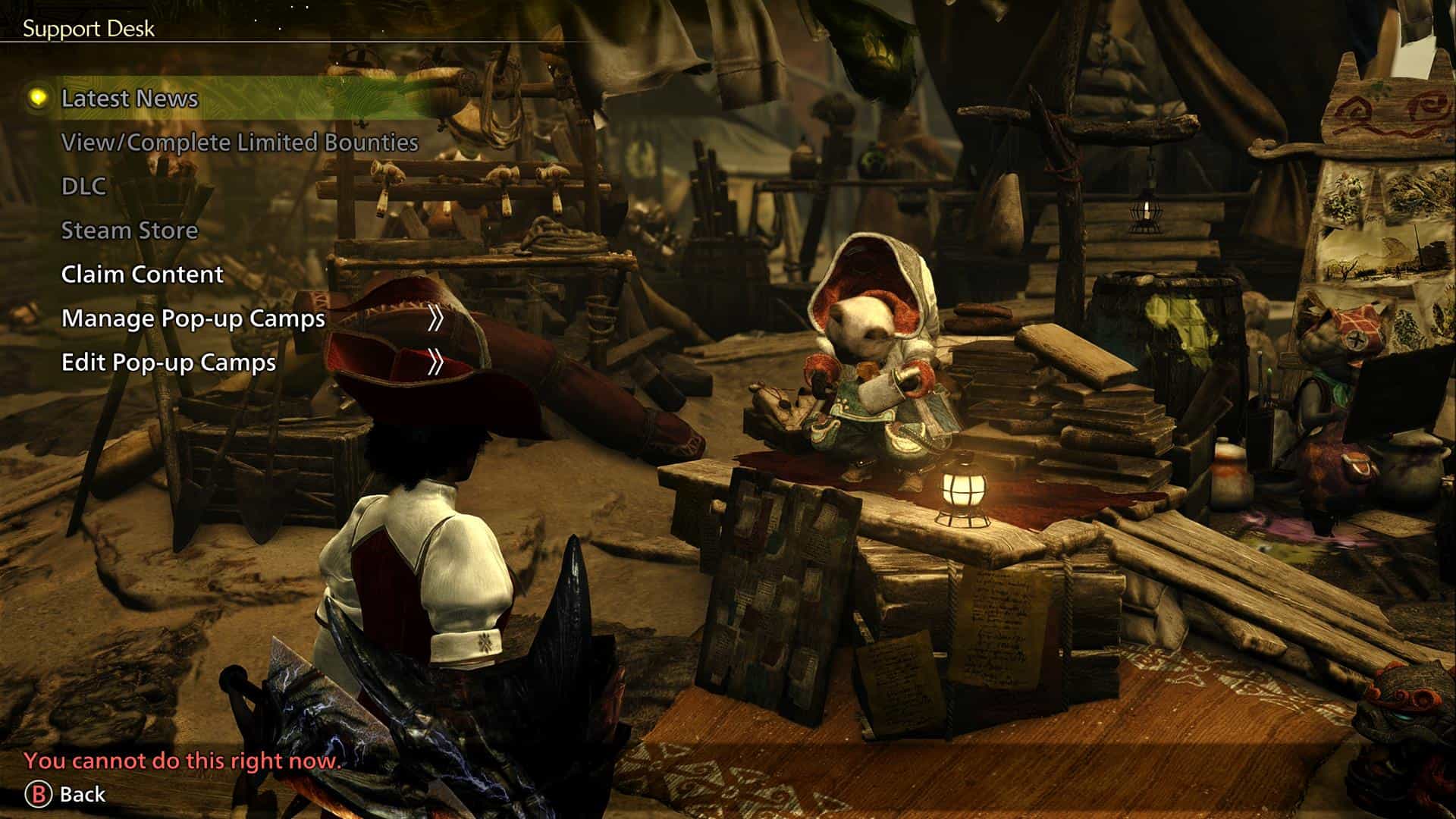Open the Steam Store entry
Viewport: 1456px width, 819px height.
(130, 231)
